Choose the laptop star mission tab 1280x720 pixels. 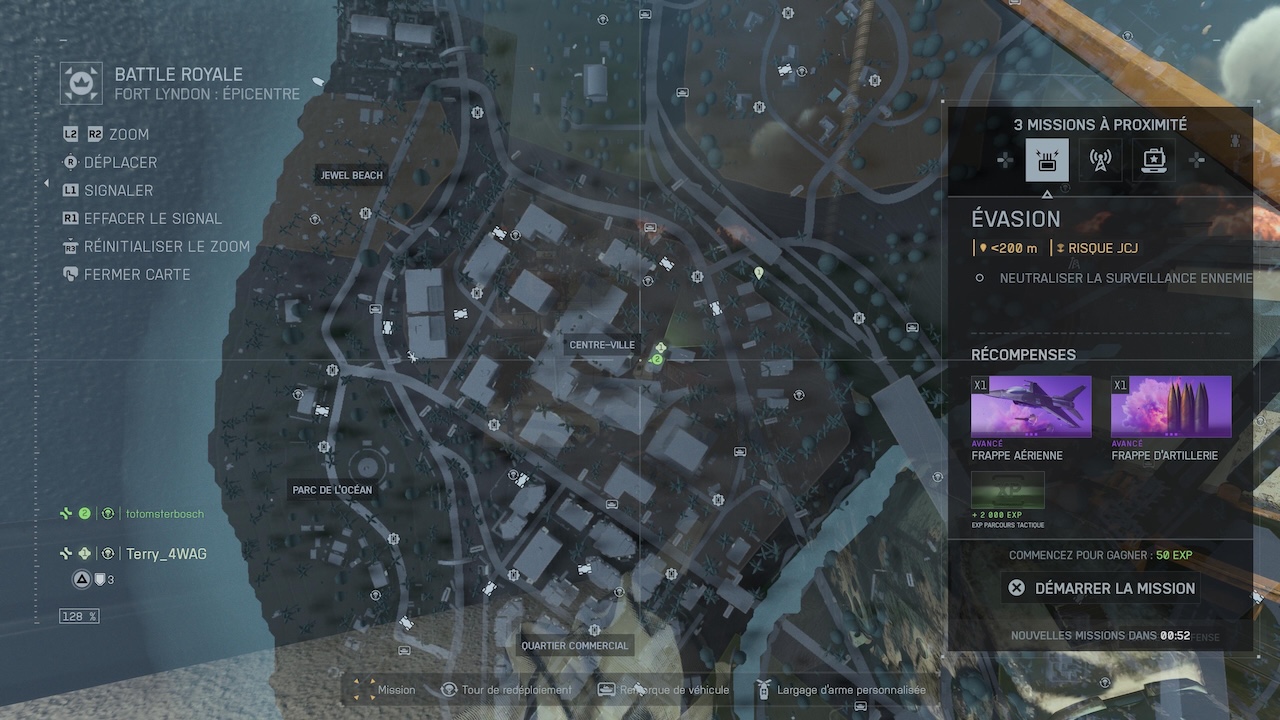(x=1153, y=160)
